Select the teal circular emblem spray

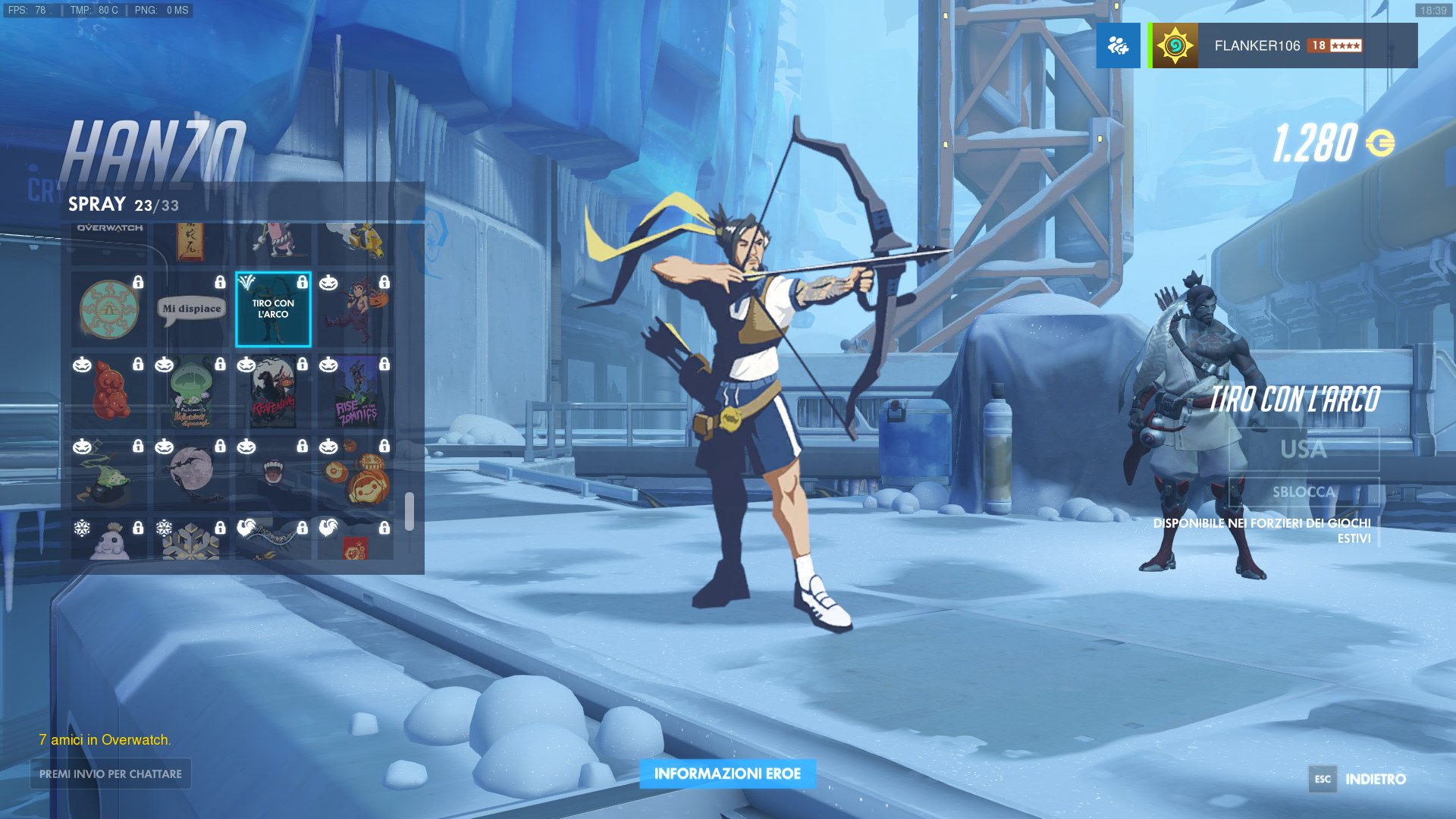(x=109, y=309)
